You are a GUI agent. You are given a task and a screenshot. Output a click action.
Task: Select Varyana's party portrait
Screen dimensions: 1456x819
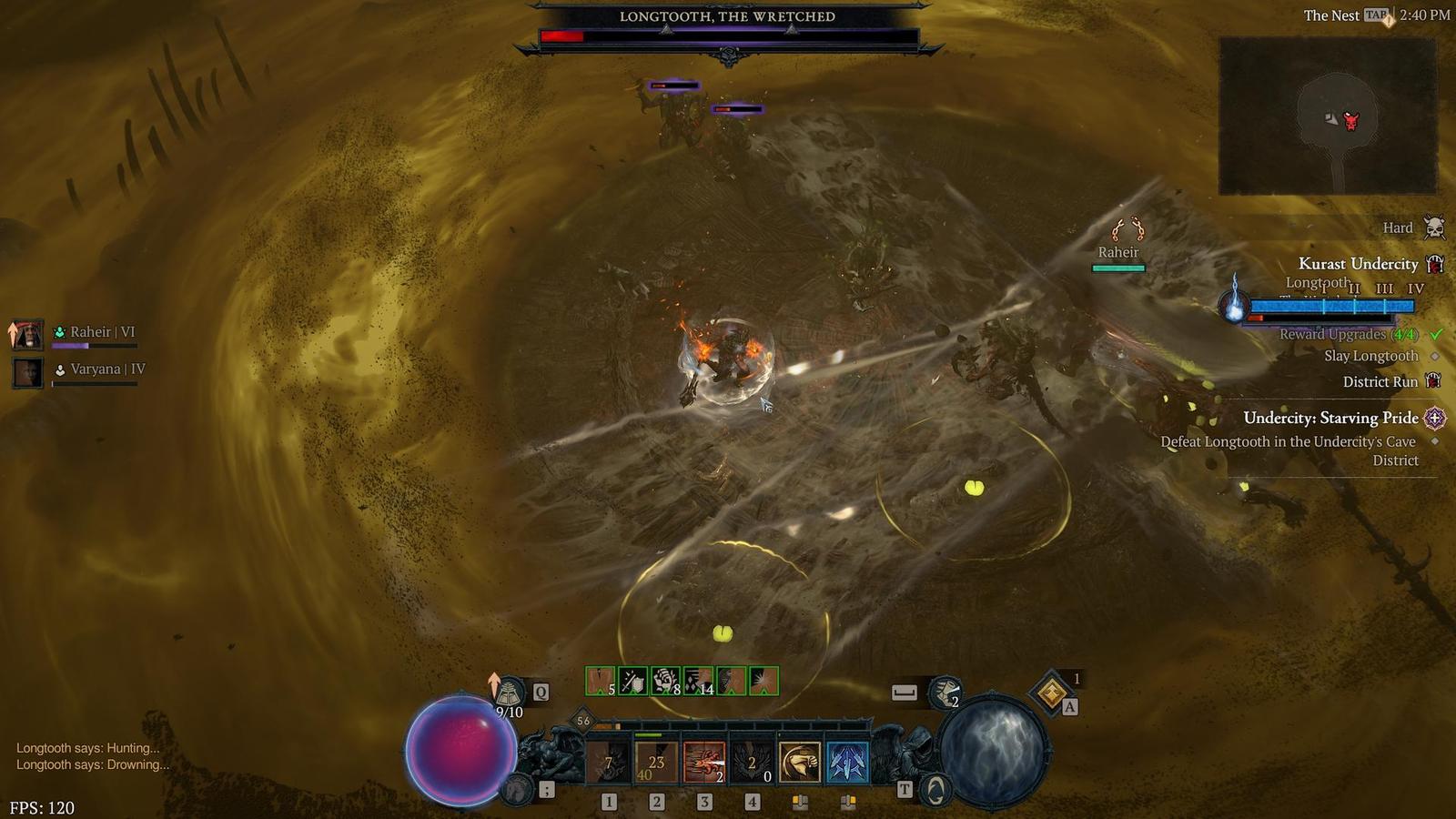tap(27, 372)
